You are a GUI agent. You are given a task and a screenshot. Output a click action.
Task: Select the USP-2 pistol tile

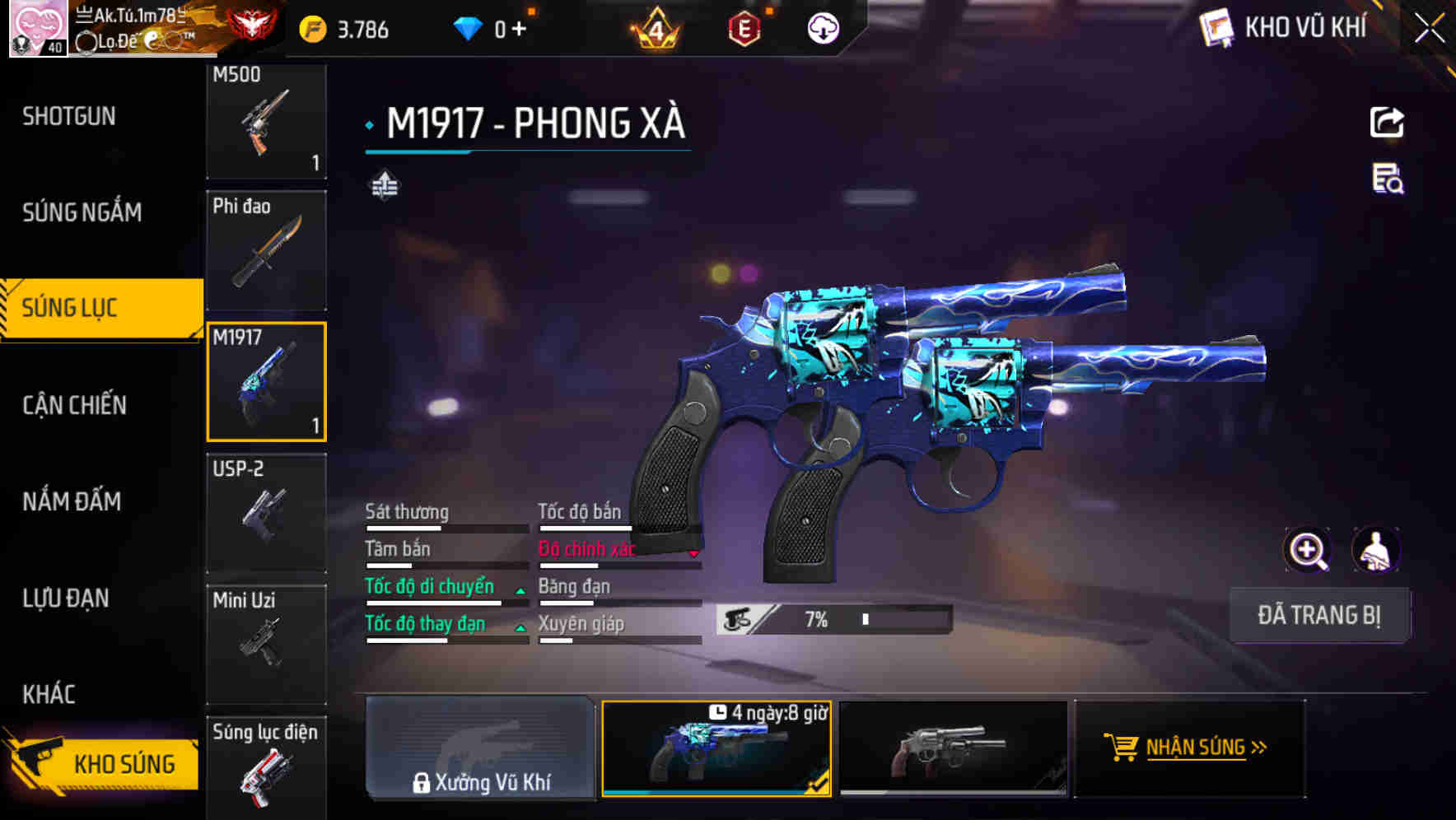click(x=266, y=512)
